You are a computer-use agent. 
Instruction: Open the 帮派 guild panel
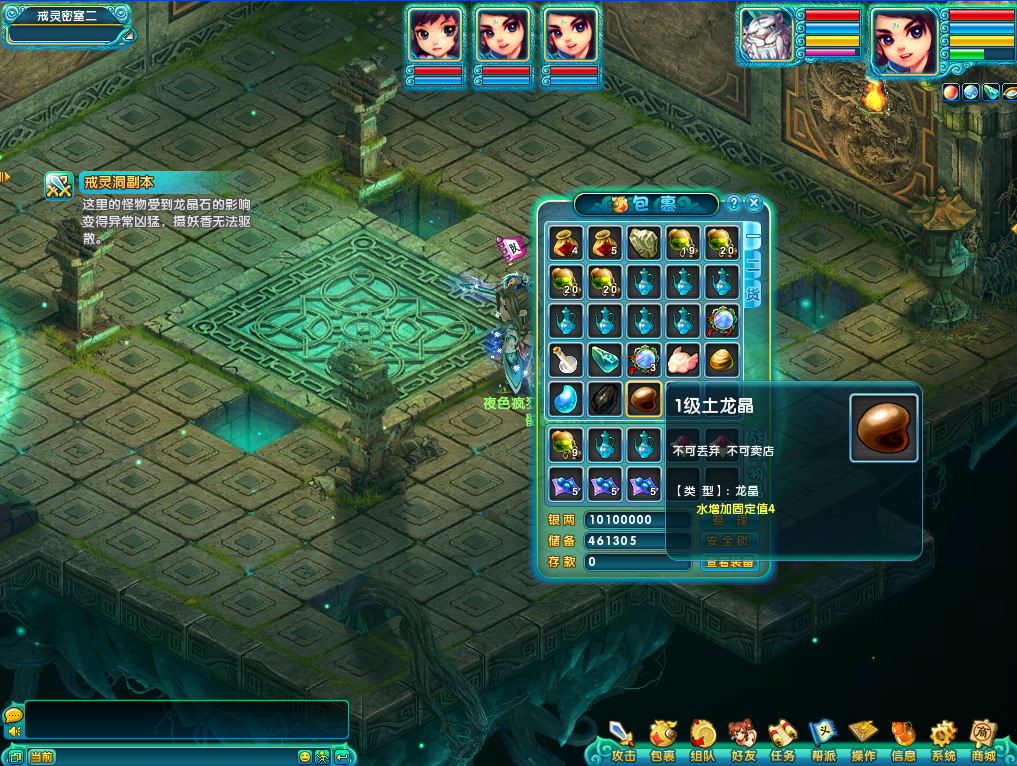tap(823, 741)
